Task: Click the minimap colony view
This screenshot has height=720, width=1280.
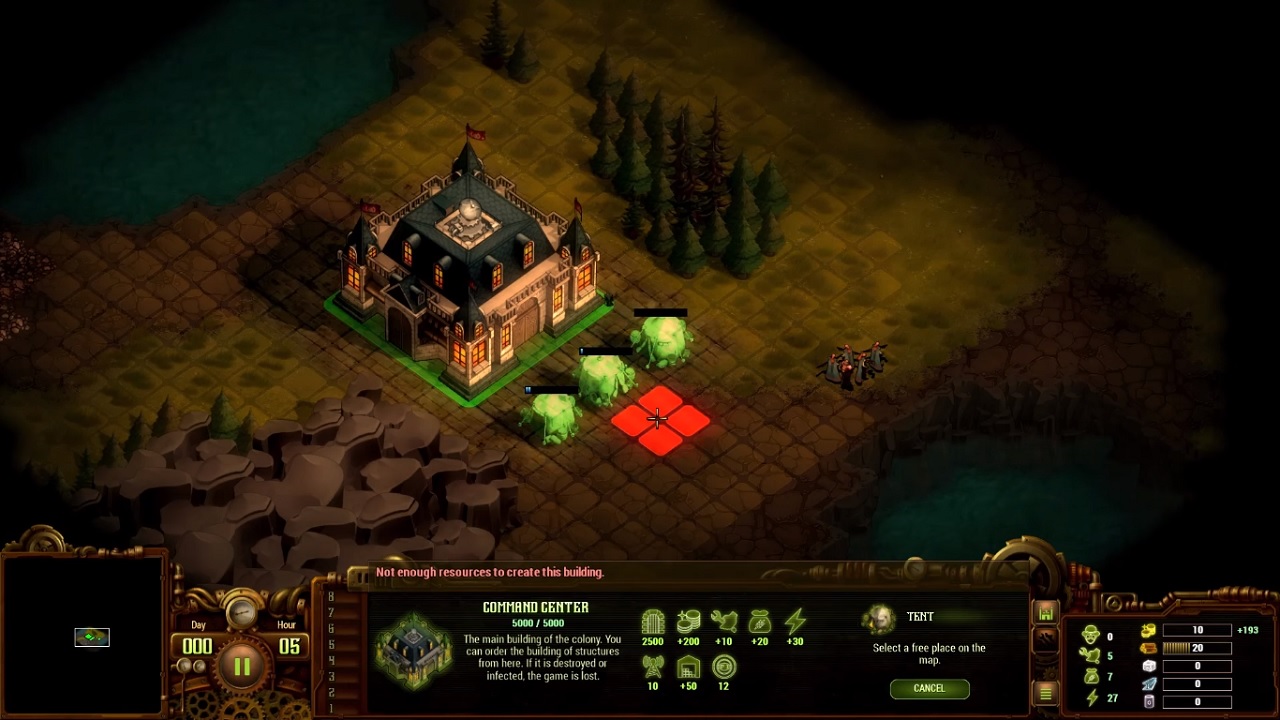Action: 92,637
